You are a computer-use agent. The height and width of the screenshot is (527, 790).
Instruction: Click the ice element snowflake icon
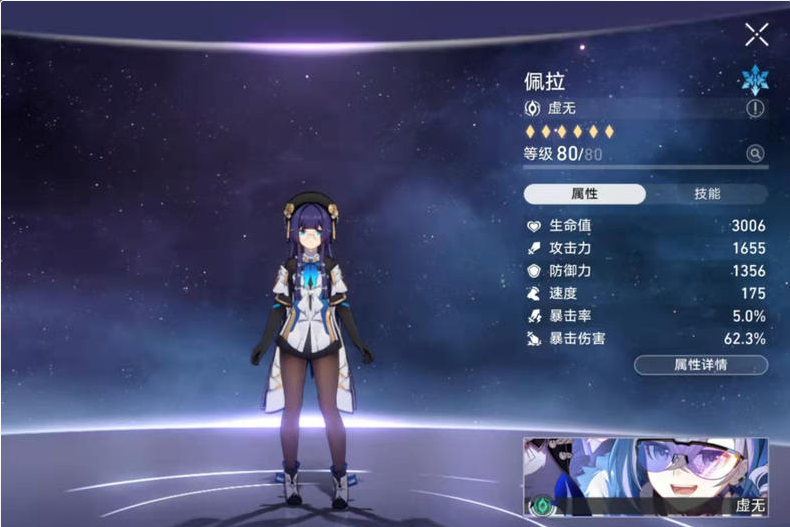(x=753, y=81)
